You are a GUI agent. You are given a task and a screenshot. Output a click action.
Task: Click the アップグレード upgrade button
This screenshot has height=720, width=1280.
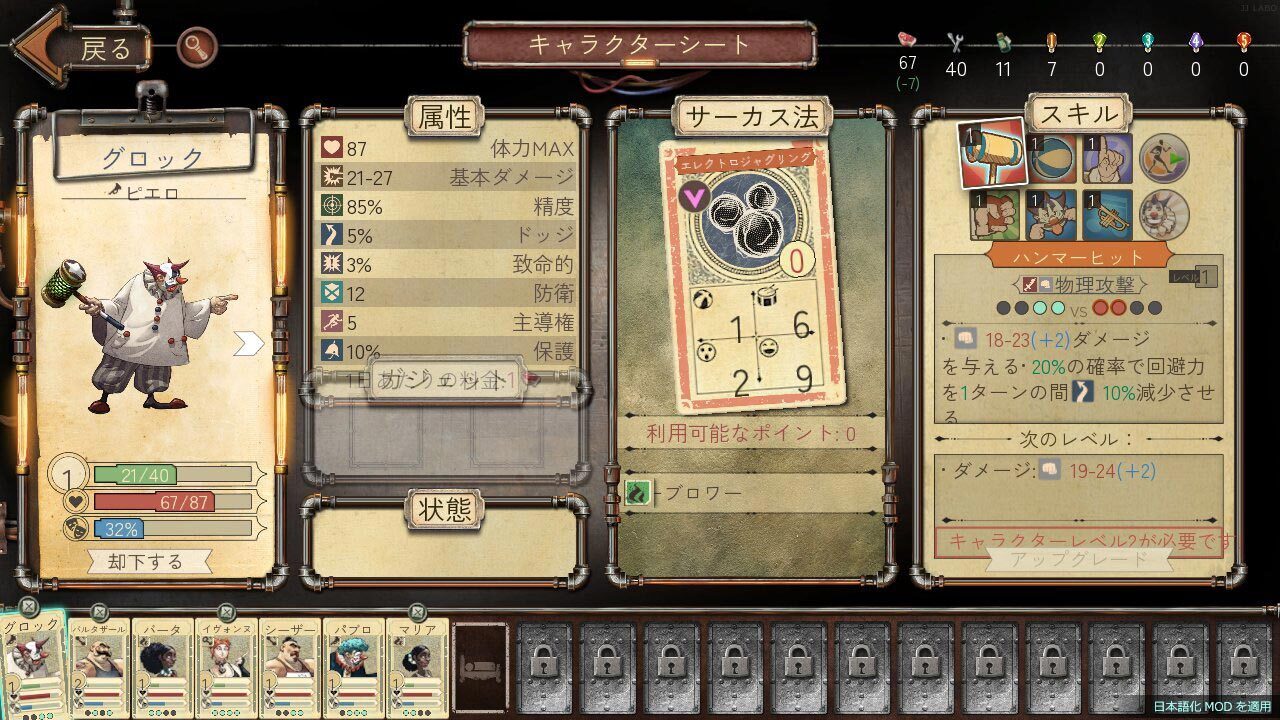coord(1079,558)
